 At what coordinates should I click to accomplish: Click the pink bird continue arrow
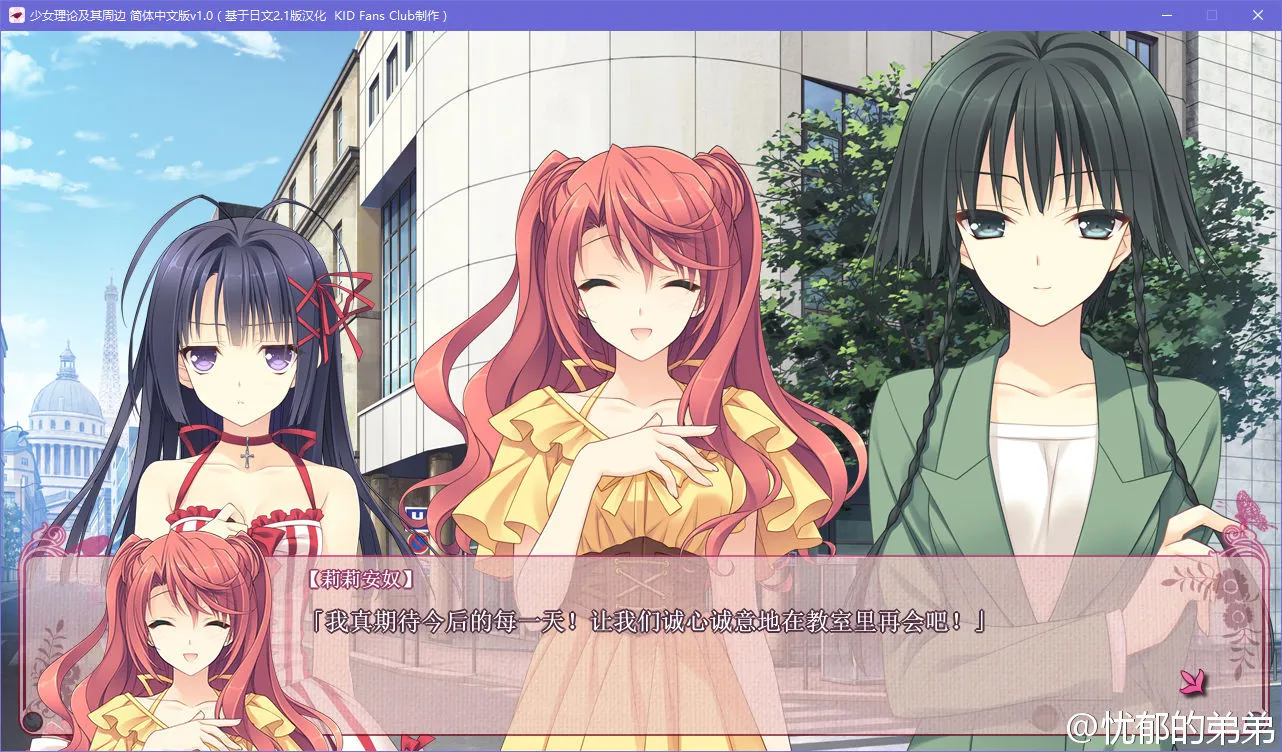point(1192,682)
